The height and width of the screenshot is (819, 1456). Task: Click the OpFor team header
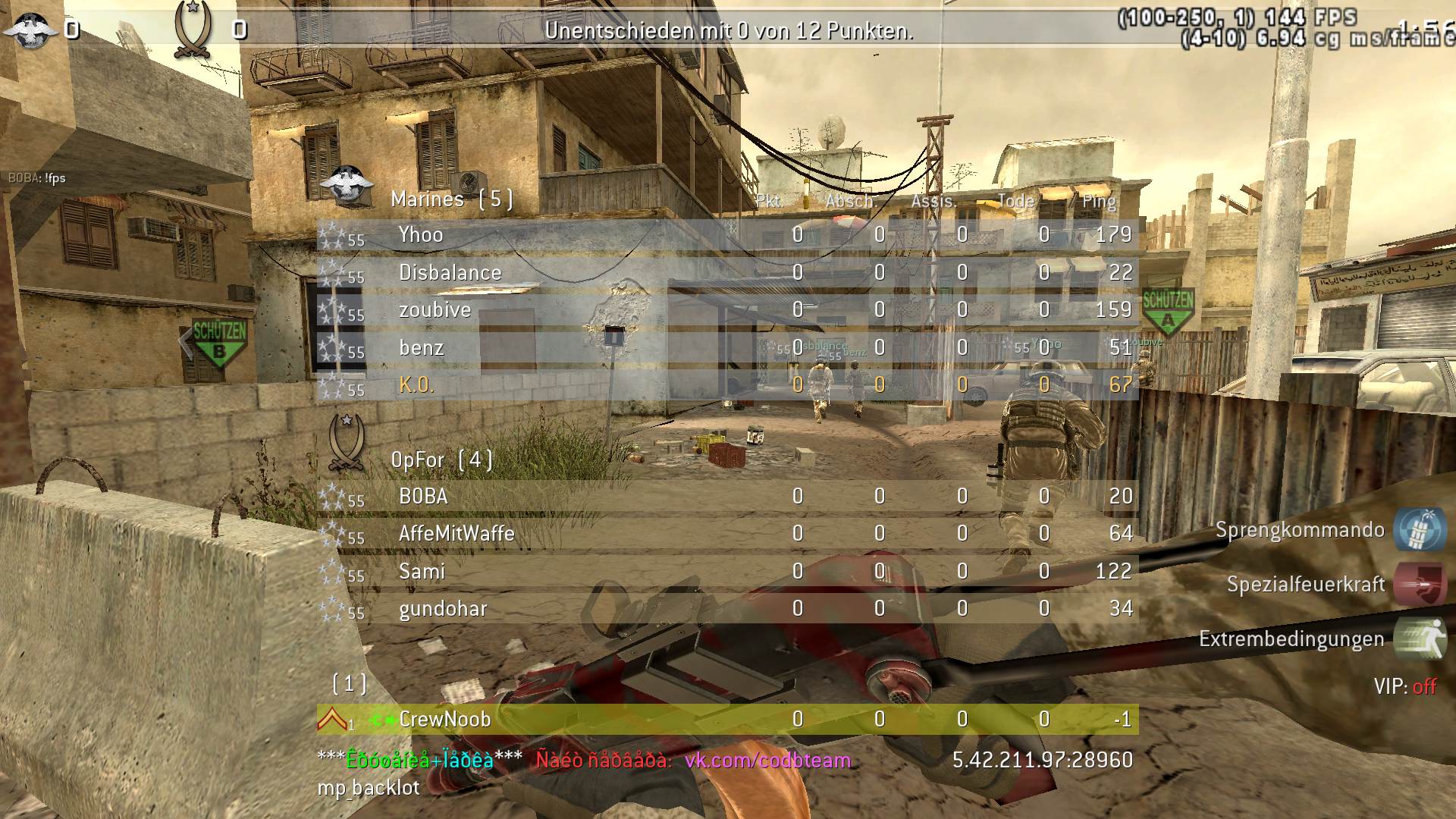441,460
